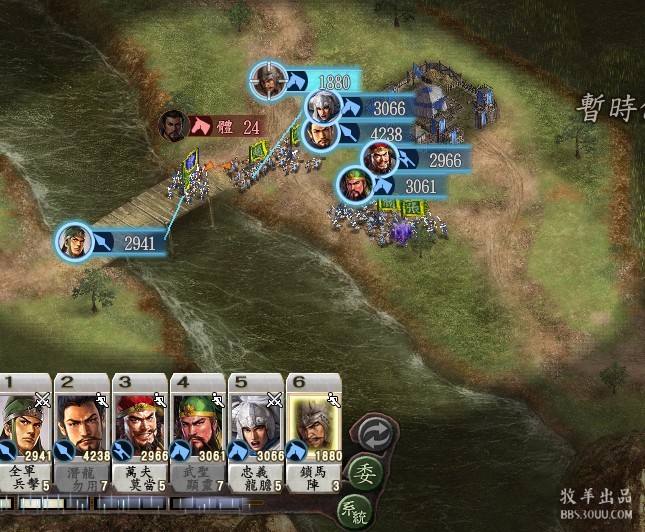Choose the map unit marker showing 2966
Viewport: 645px width, 532px height.
[379, 158]
